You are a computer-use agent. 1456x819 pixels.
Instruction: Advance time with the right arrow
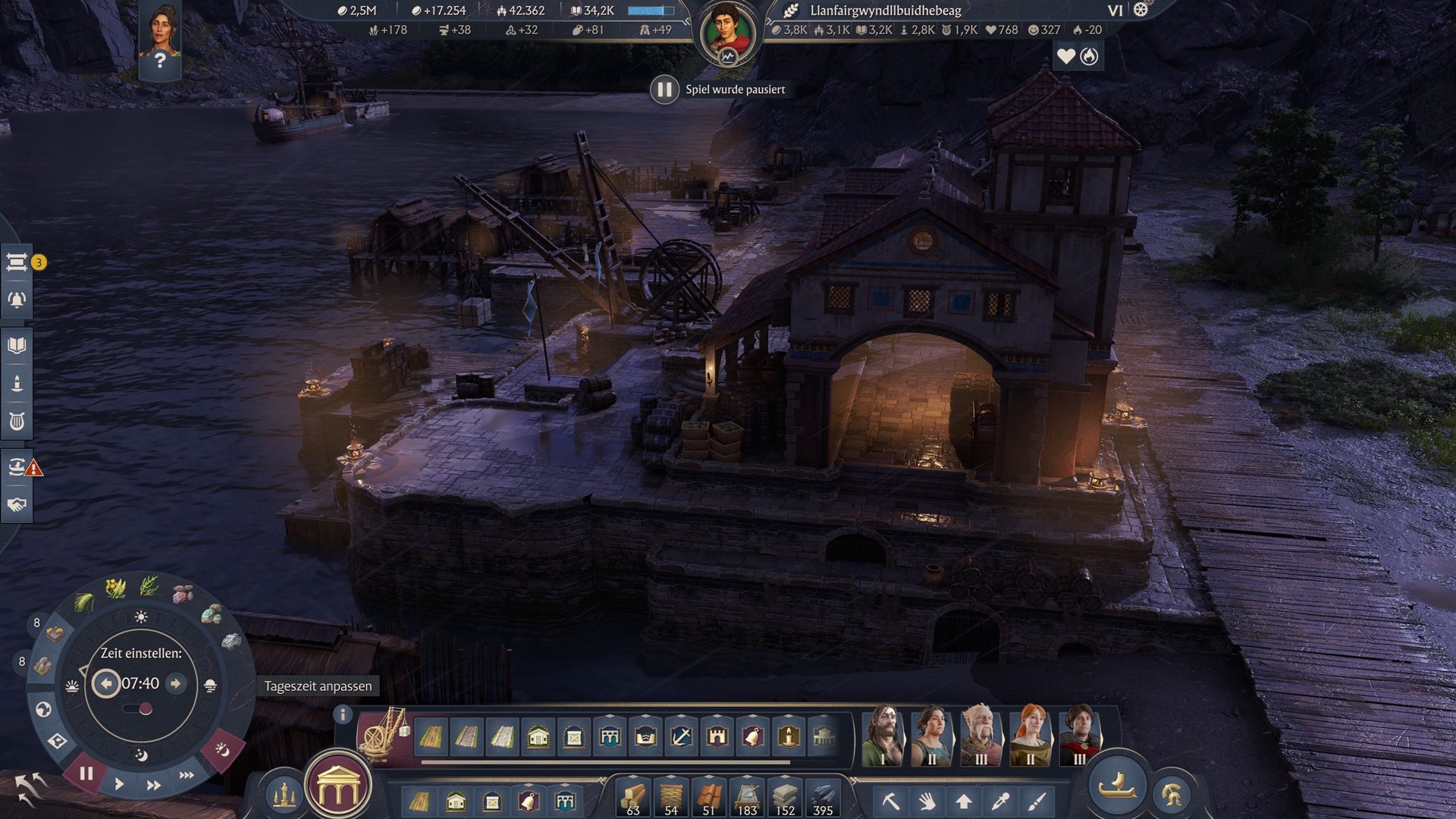pos(176,683)
